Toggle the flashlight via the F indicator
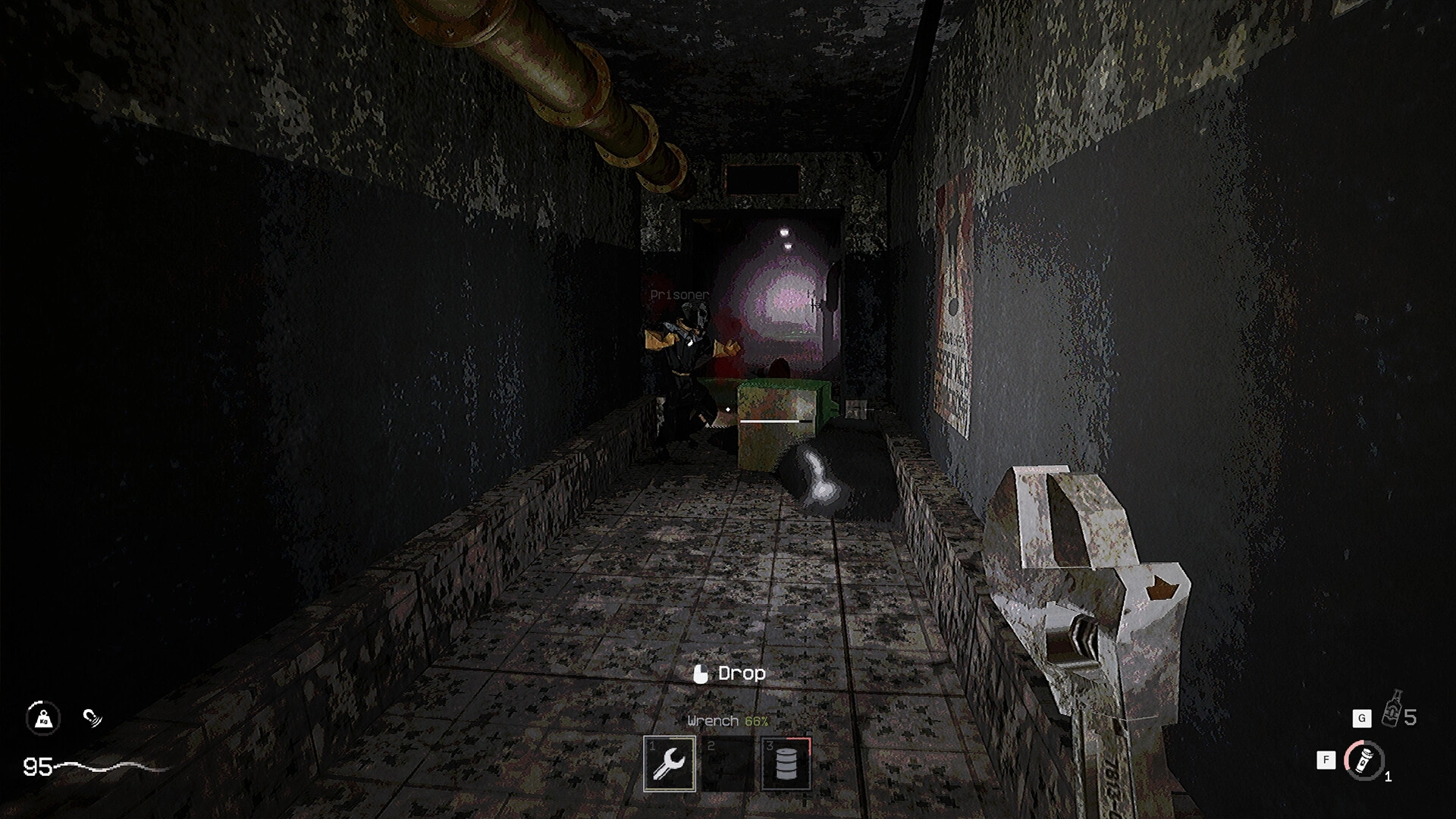The height and width of the screenshot is (819, 1456). (1326, 759)
